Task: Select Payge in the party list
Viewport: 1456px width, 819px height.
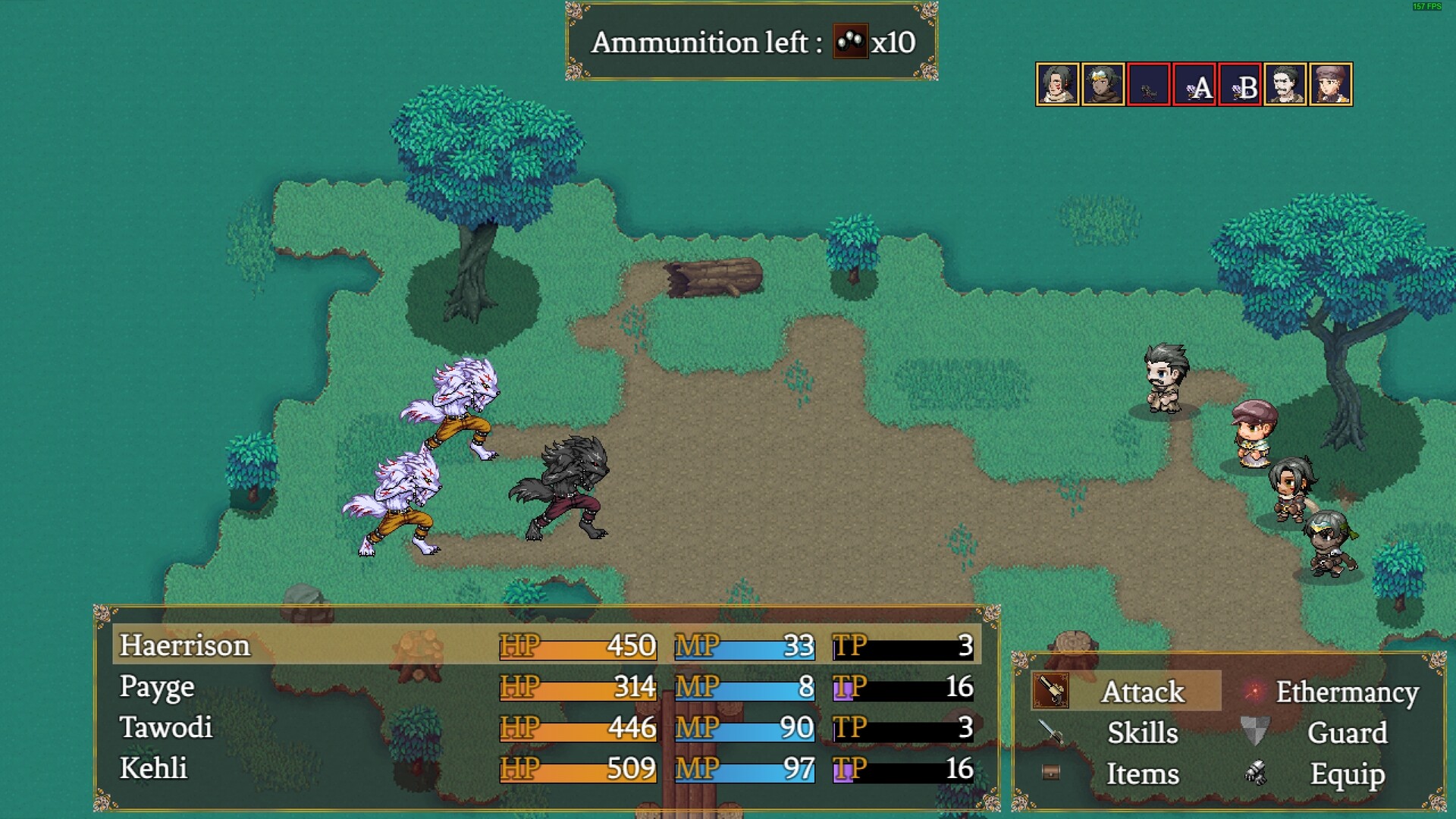Action: (x=546, y=686)
